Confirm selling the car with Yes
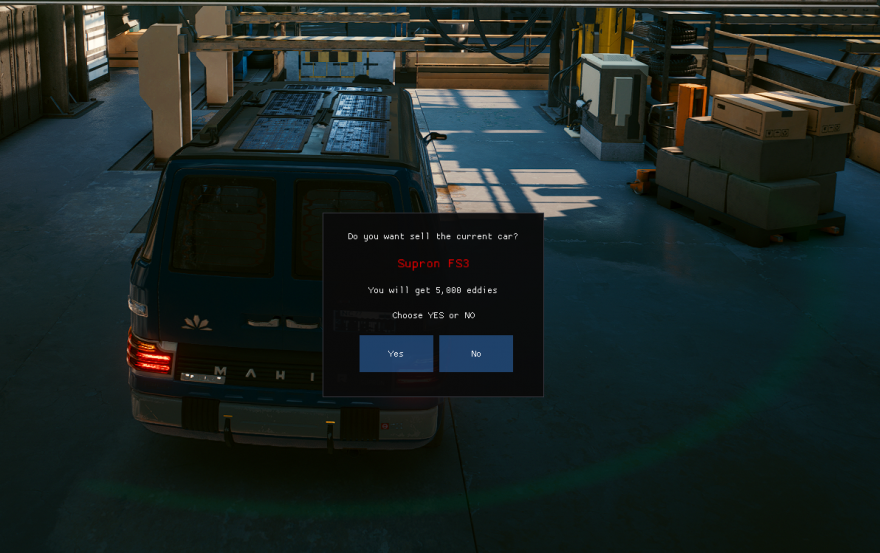This screenshot has width=880, height=553. [396, 353]
